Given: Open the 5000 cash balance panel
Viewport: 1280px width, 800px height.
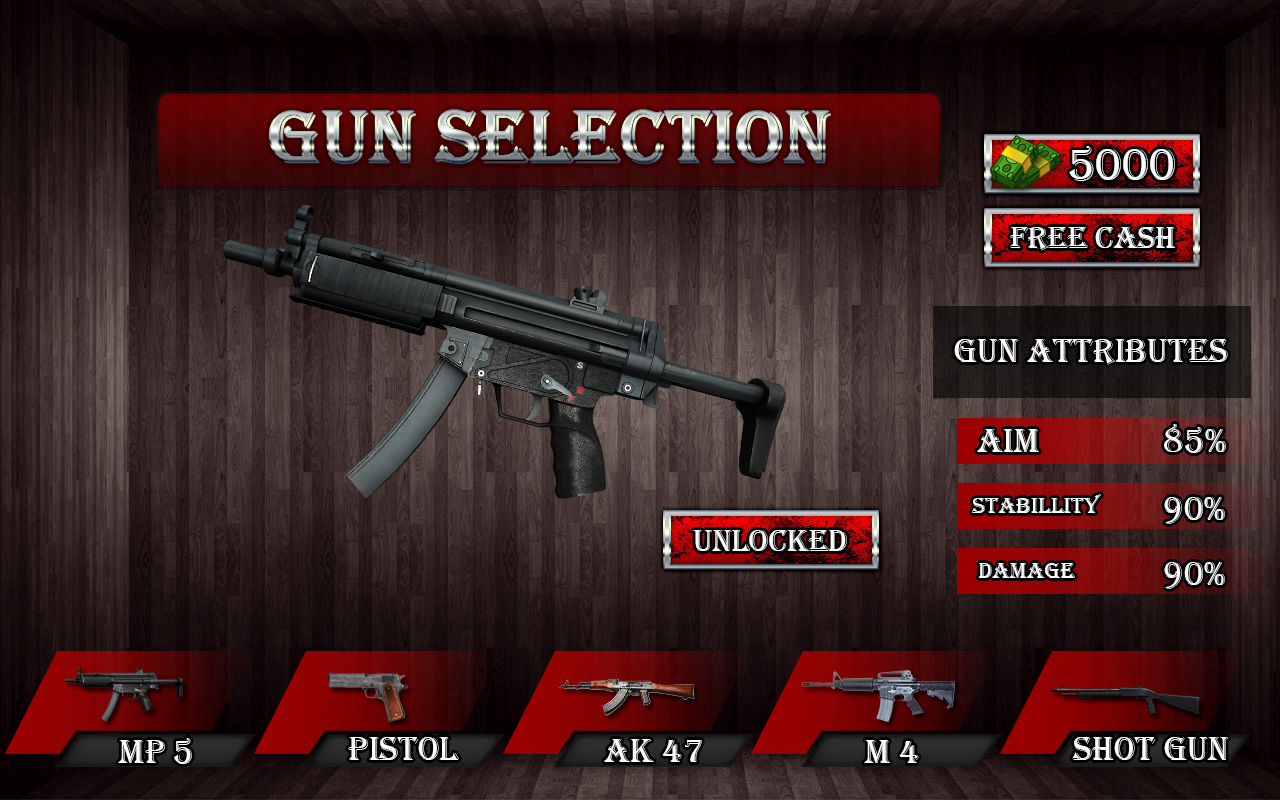Looking at the screenshot, I should click(x=1091, y=163).
